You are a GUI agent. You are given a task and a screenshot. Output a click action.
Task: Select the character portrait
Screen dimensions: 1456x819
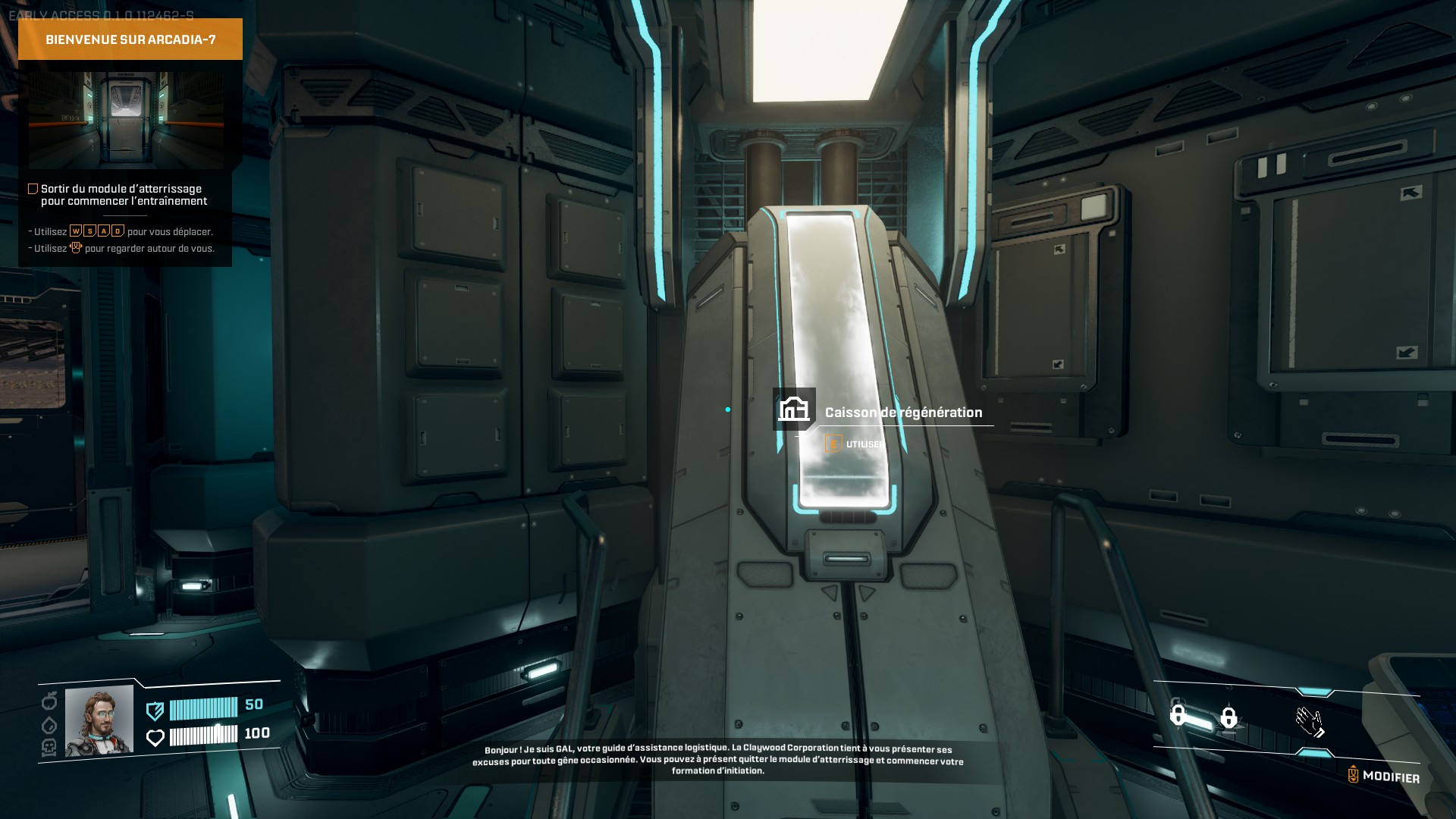99,721
